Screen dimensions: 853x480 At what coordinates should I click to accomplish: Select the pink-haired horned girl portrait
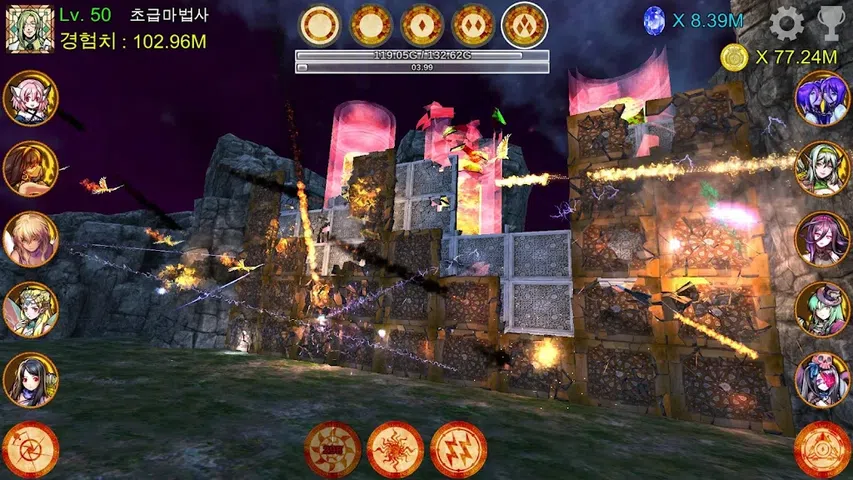31,98
